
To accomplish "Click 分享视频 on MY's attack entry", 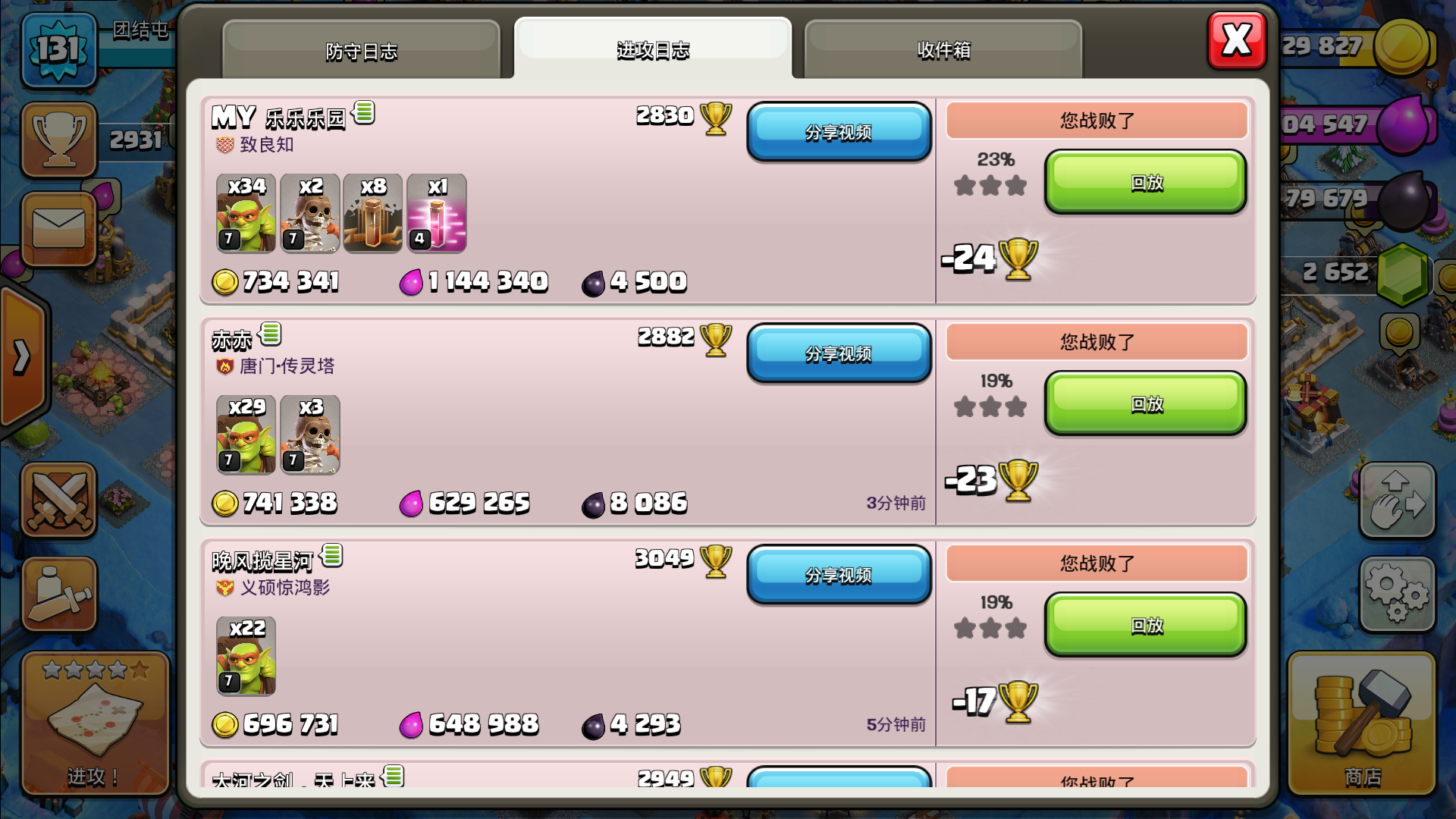I will tap(838, 132).
